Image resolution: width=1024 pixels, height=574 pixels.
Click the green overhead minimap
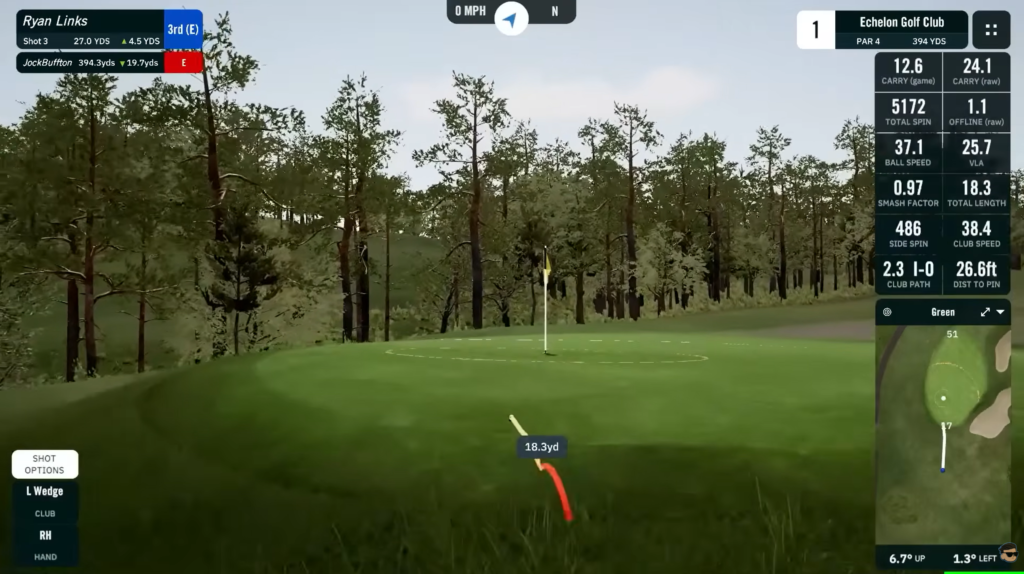coord(943,432)
